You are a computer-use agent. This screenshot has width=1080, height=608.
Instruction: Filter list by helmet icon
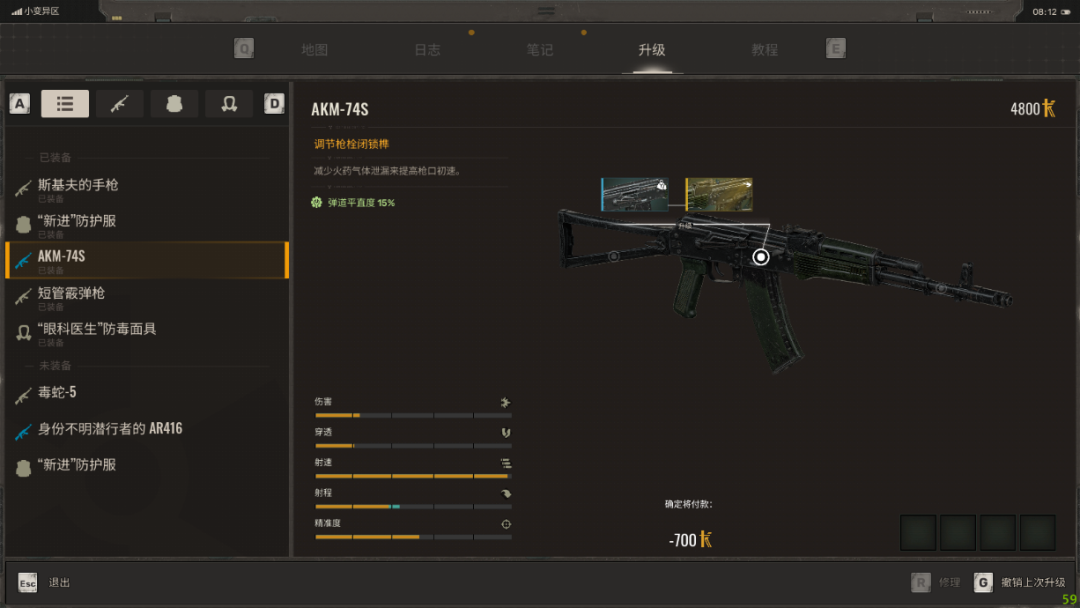point(229,104)
